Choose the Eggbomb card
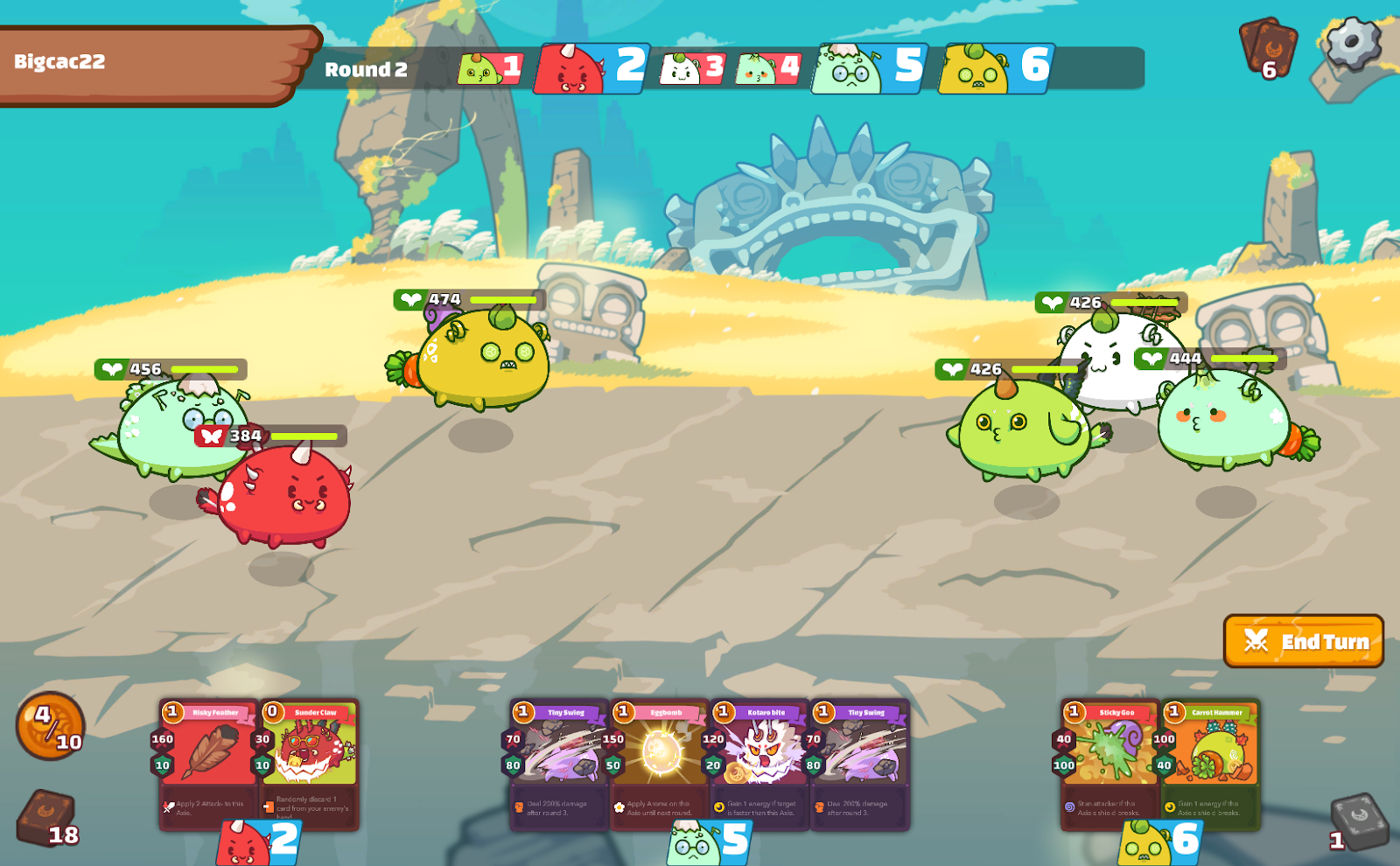Screen dimensions: 1400x866 click(660, 763)
